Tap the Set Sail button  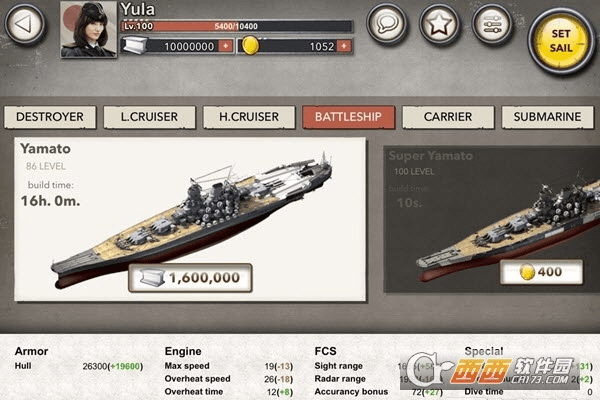point(559,38)
